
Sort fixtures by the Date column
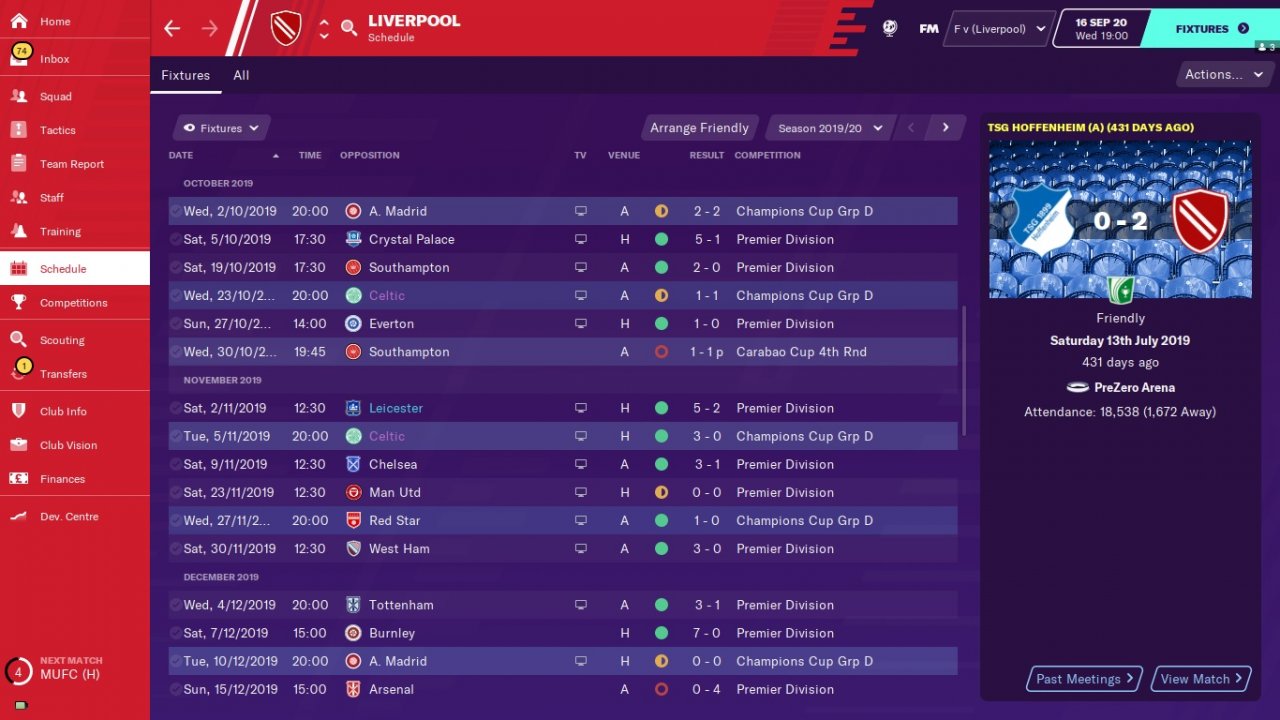point(181,155)
